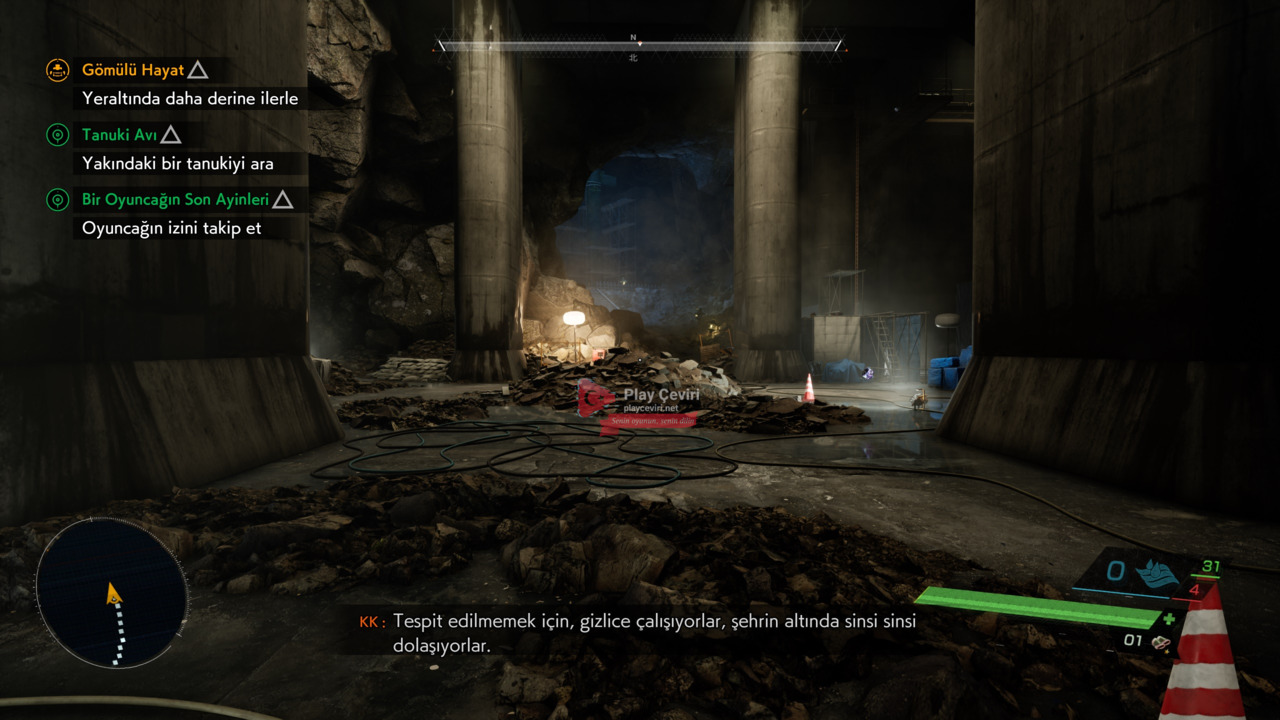The width and height of the screenshot is (1280, 720).
Task: Select the blue wind weaving ability icon
Action: [x=1156, y=574]
